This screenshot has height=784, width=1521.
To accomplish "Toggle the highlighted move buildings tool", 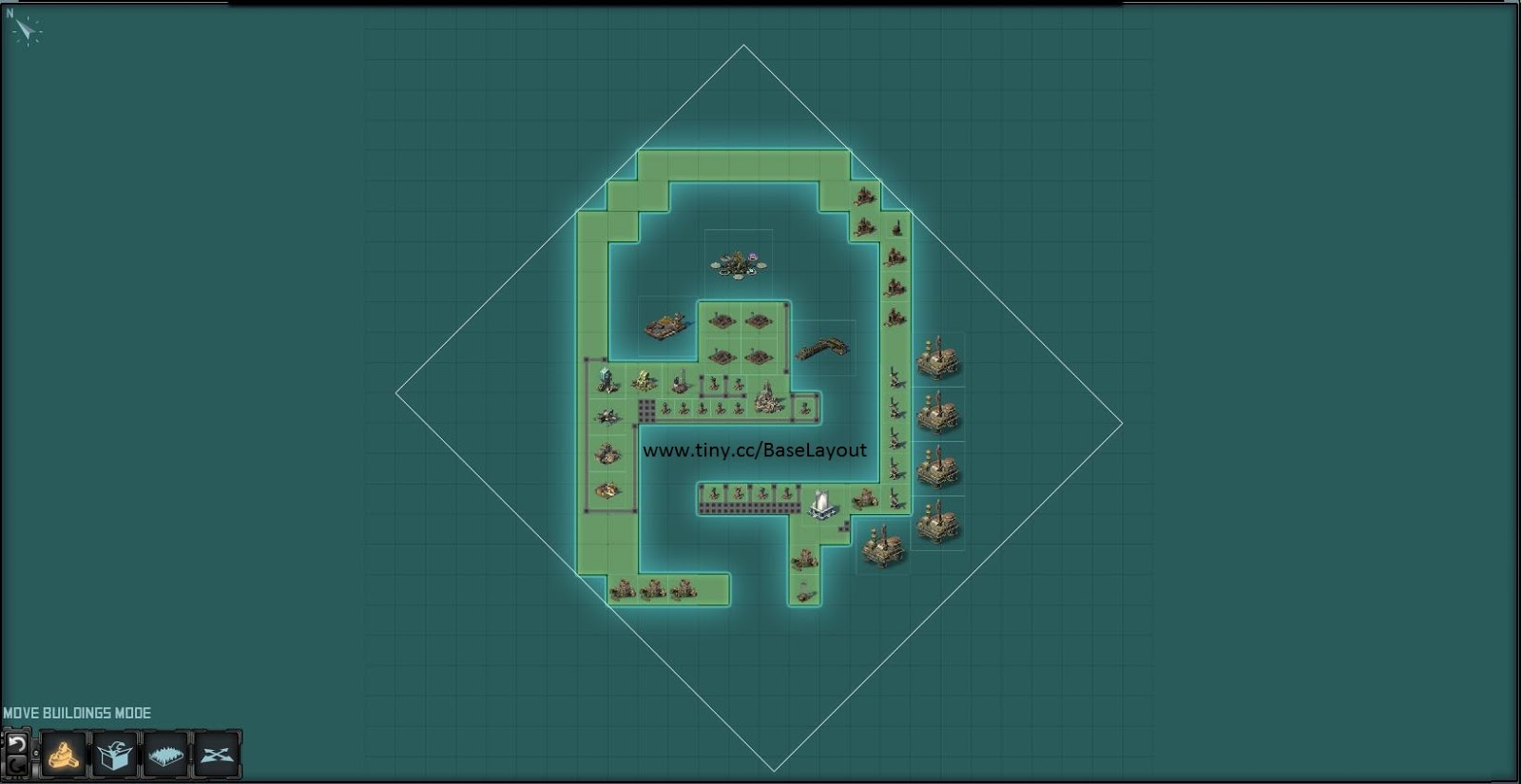I will pyautogui.click(x=62, y=754).
